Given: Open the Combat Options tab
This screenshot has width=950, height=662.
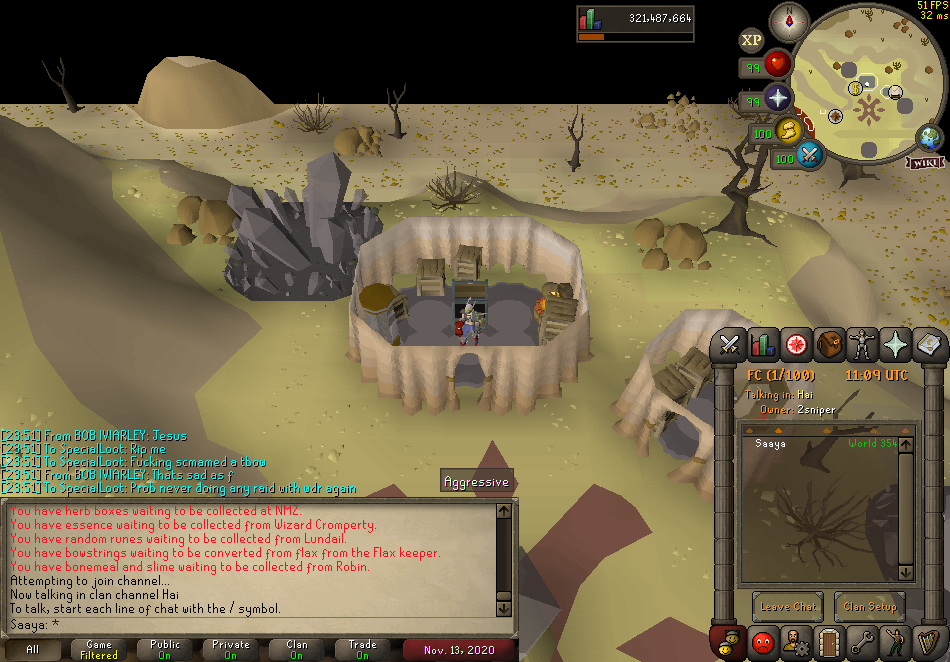Looking at the screenshot, I should [730, 345].
